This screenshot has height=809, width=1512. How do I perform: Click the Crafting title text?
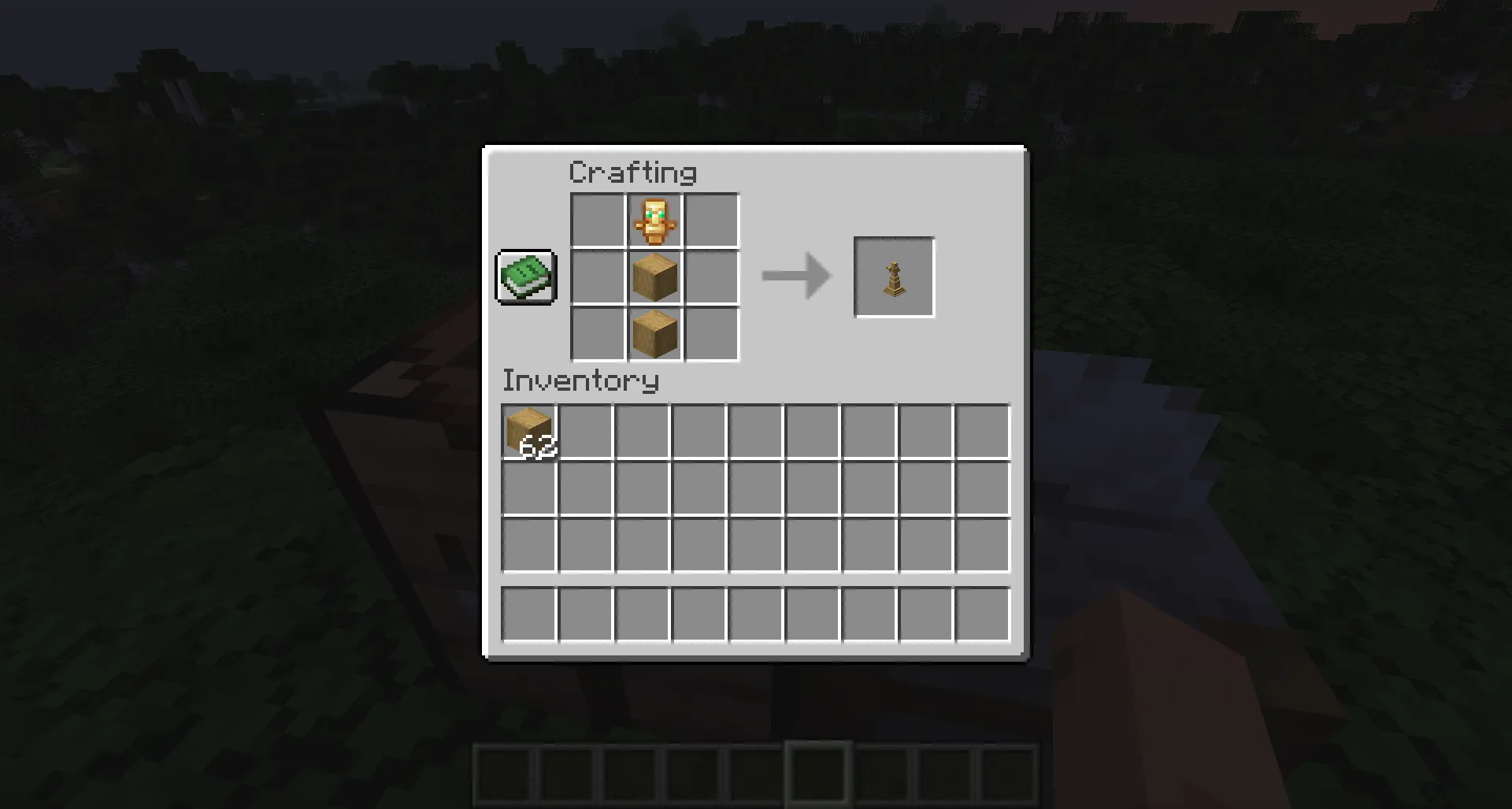(632, 172)
